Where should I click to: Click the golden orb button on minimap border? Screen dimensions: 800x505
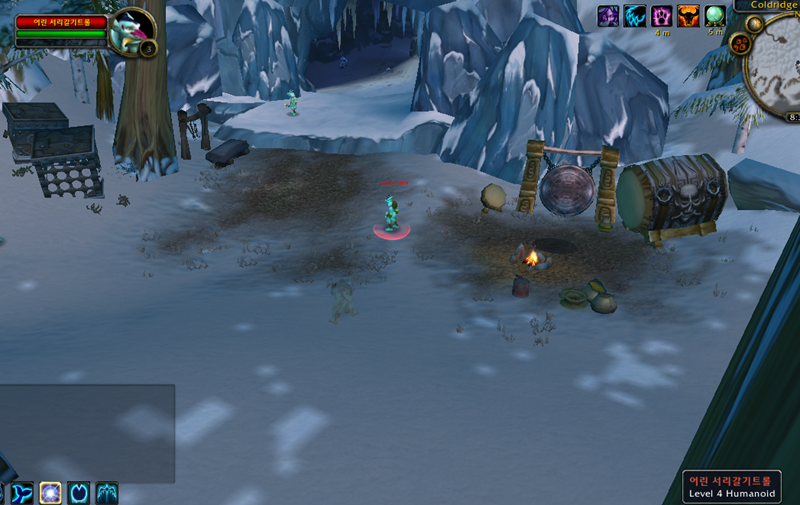[x=754, y=24]
